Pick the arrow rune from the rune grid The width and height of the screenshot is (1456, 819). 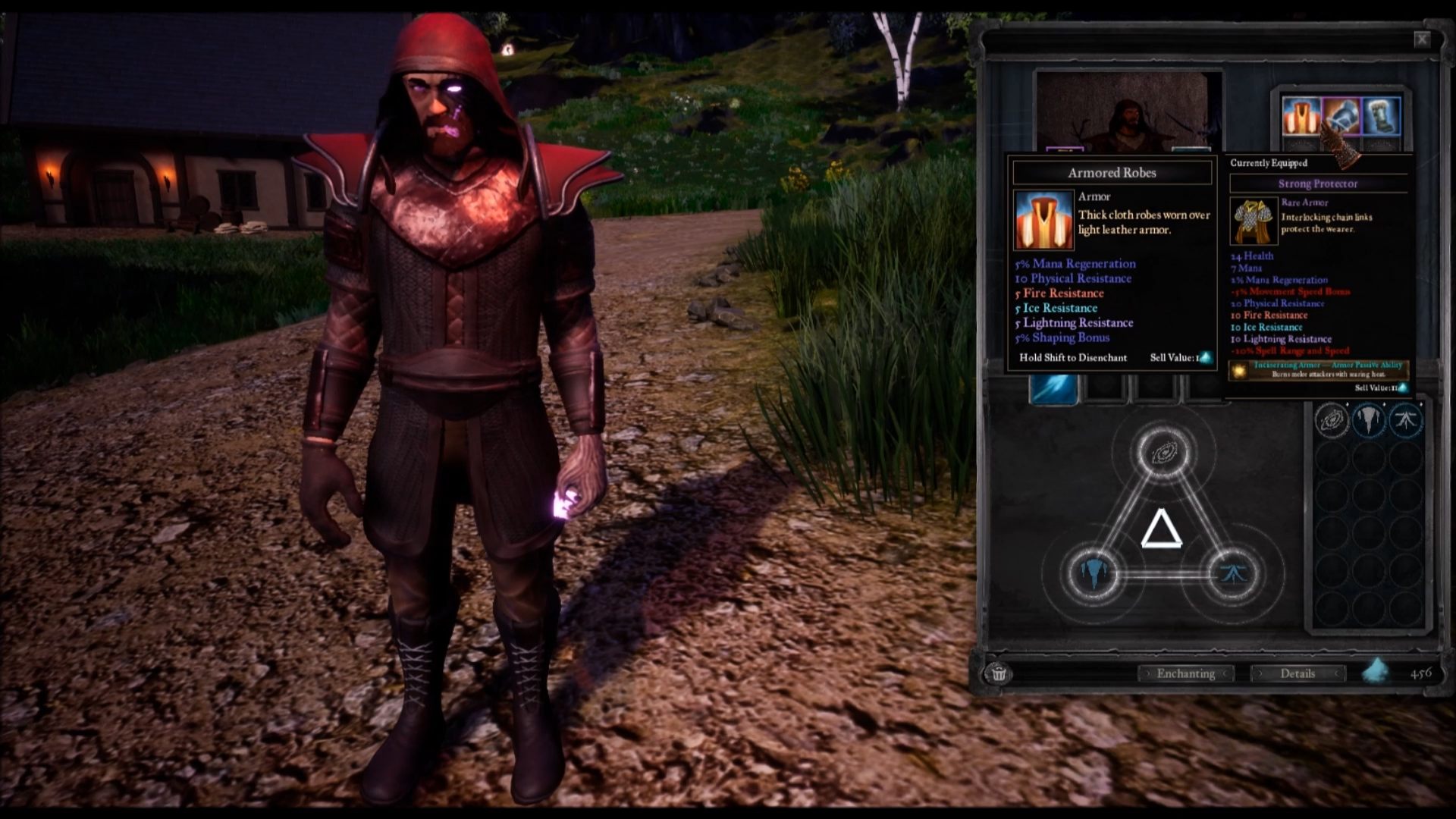tap(1405, 420)
